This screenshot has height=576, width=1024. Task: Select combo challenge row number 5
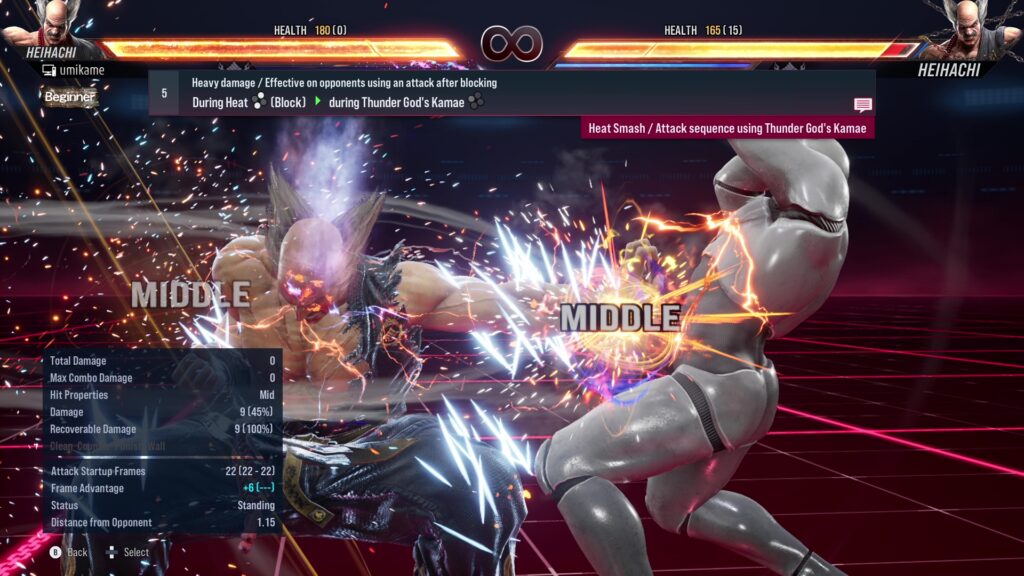(164, 93)
